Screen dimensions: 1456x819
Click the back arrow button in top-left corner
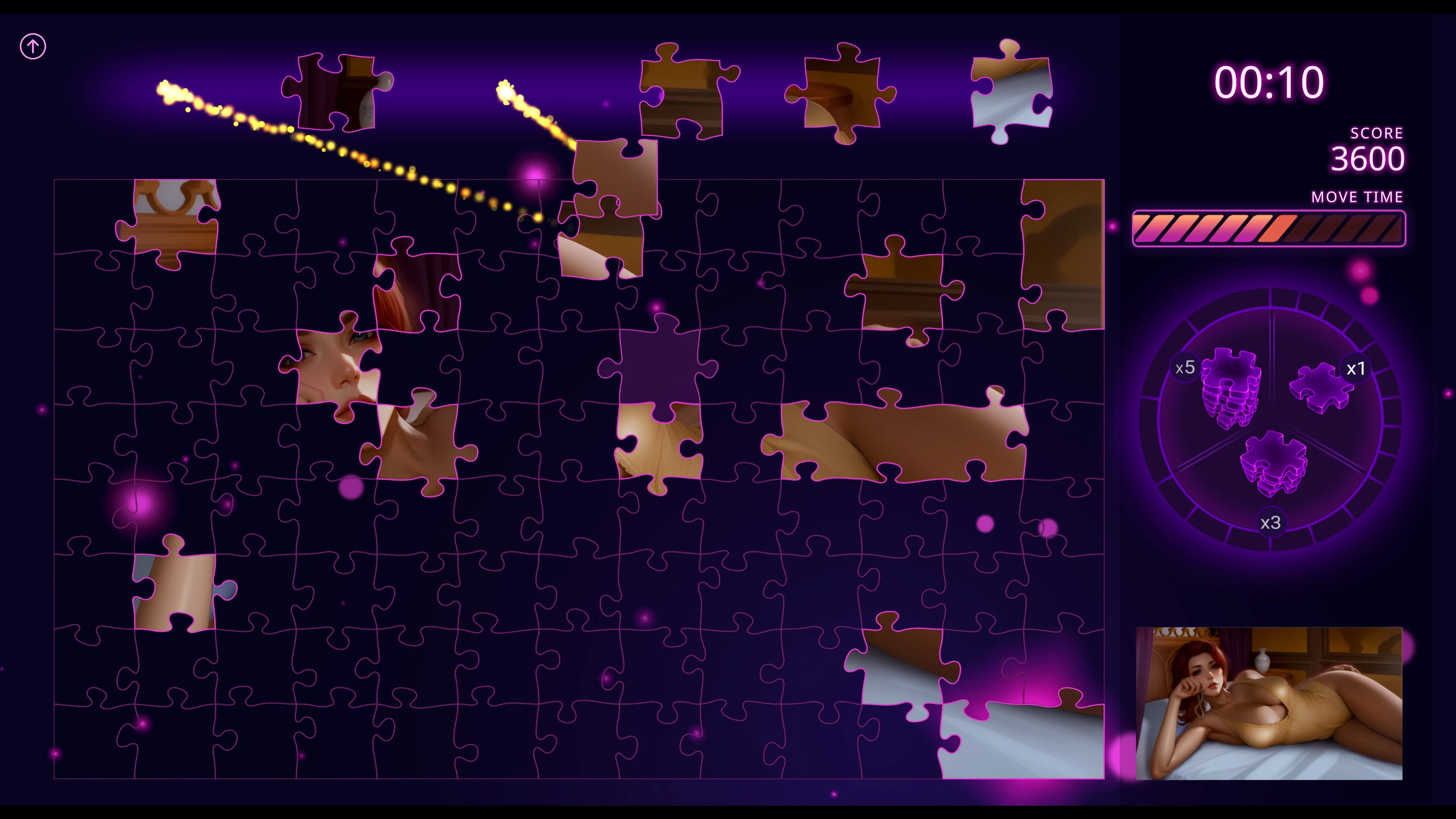33,46
